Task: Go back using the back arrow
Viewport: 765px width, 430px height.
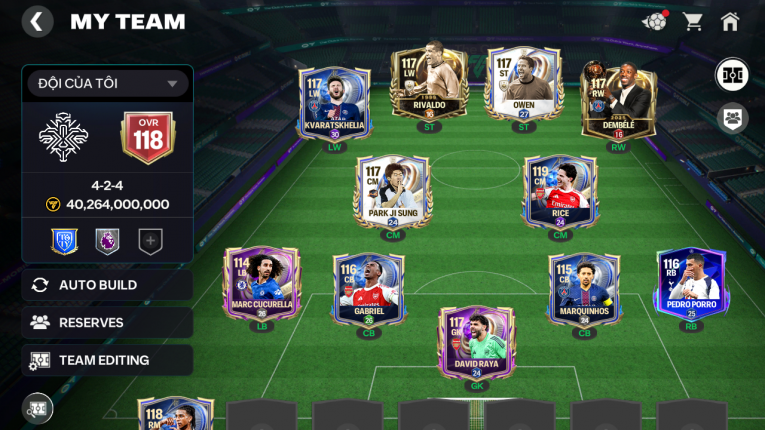Action: click(37, 22)
